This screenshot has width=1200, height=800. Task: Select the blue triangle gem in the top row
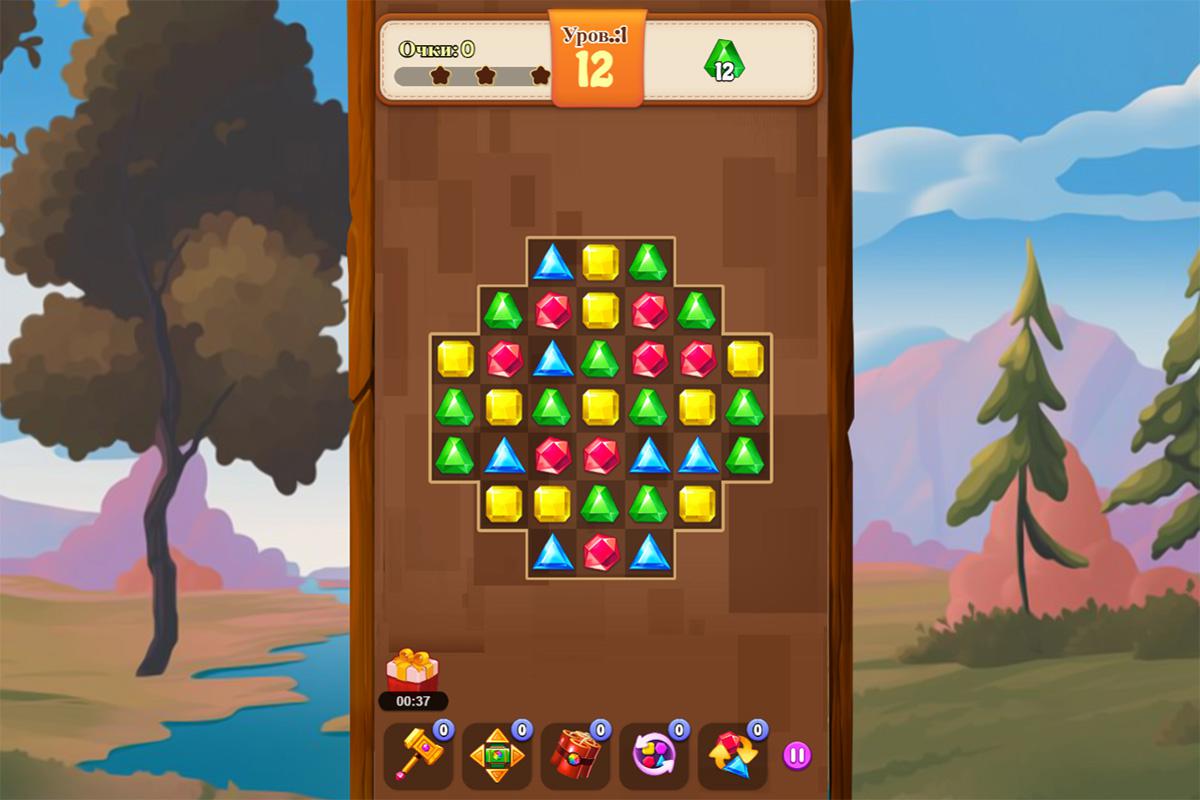tap(552, 262)
